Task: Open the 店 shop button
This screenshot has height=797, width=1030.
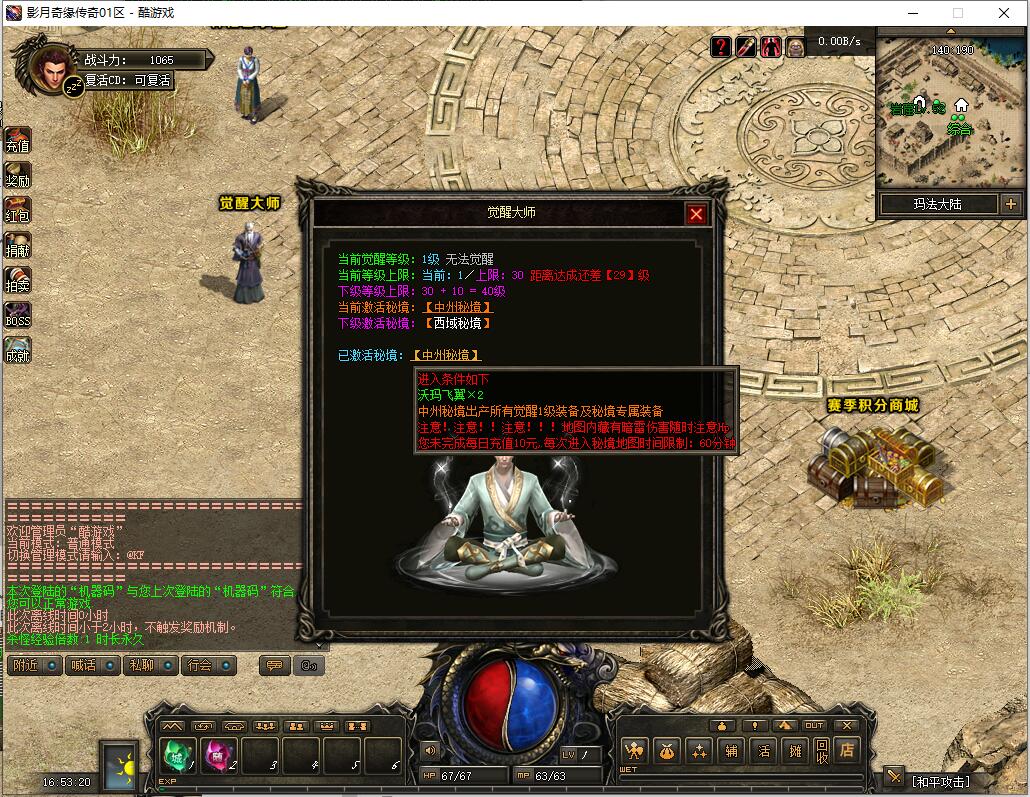Action: [x=848, y=749]
